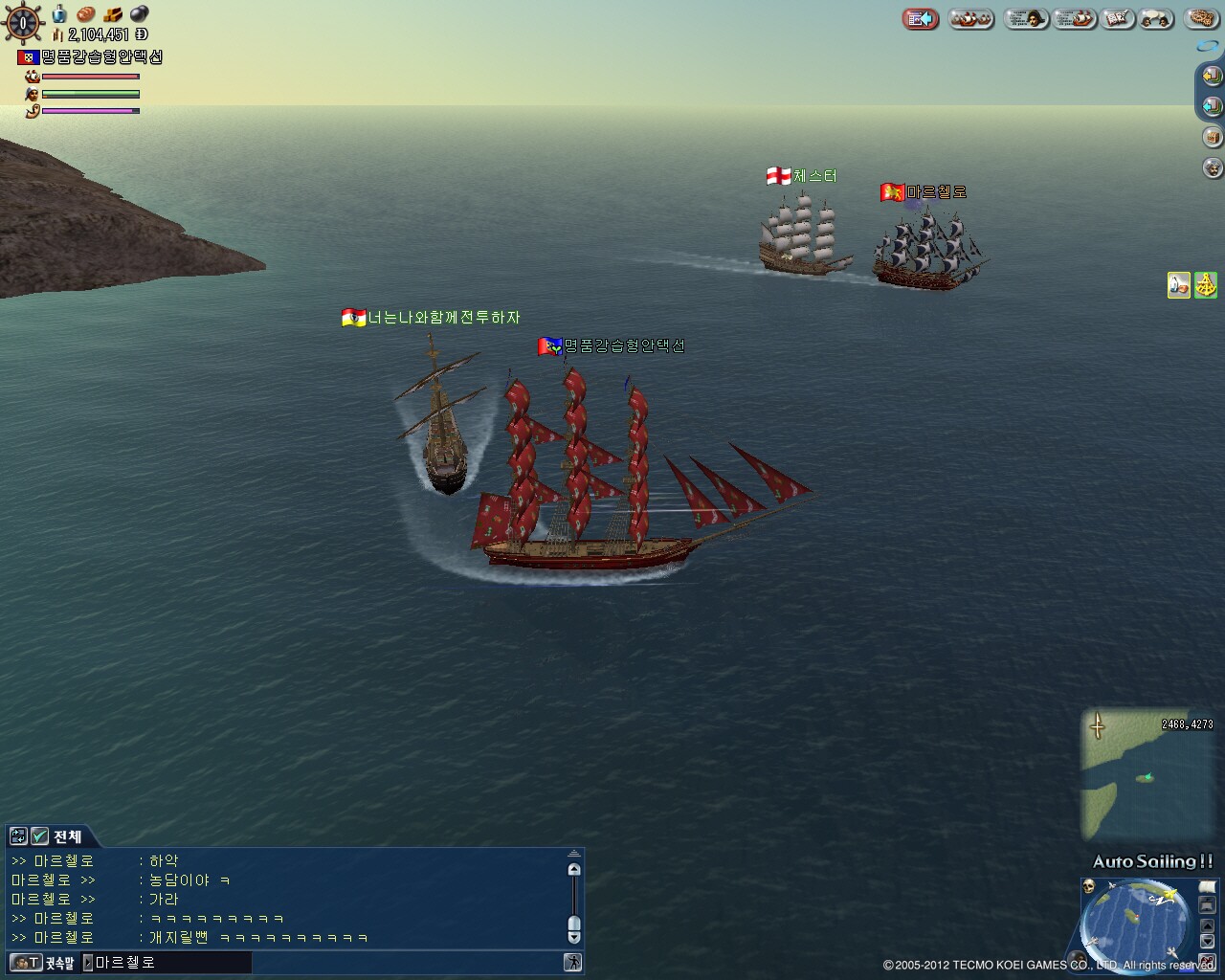The width and height of the screenshot is (1225, 980).
Task: Click the white sail button beside the globe
Action: pyautogui.click(x=1207, y=887)
